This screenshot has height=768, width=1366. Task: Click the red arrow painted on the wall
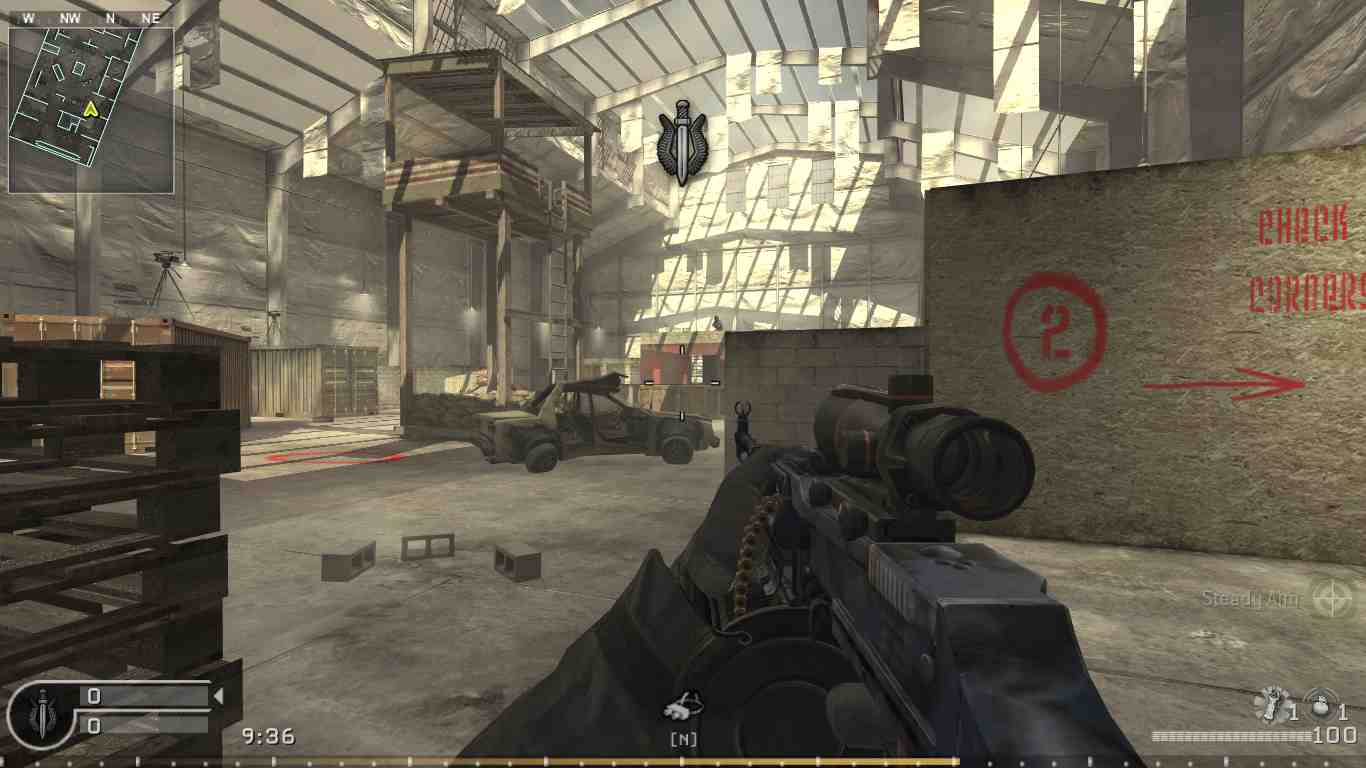[x=1230, y=381]
